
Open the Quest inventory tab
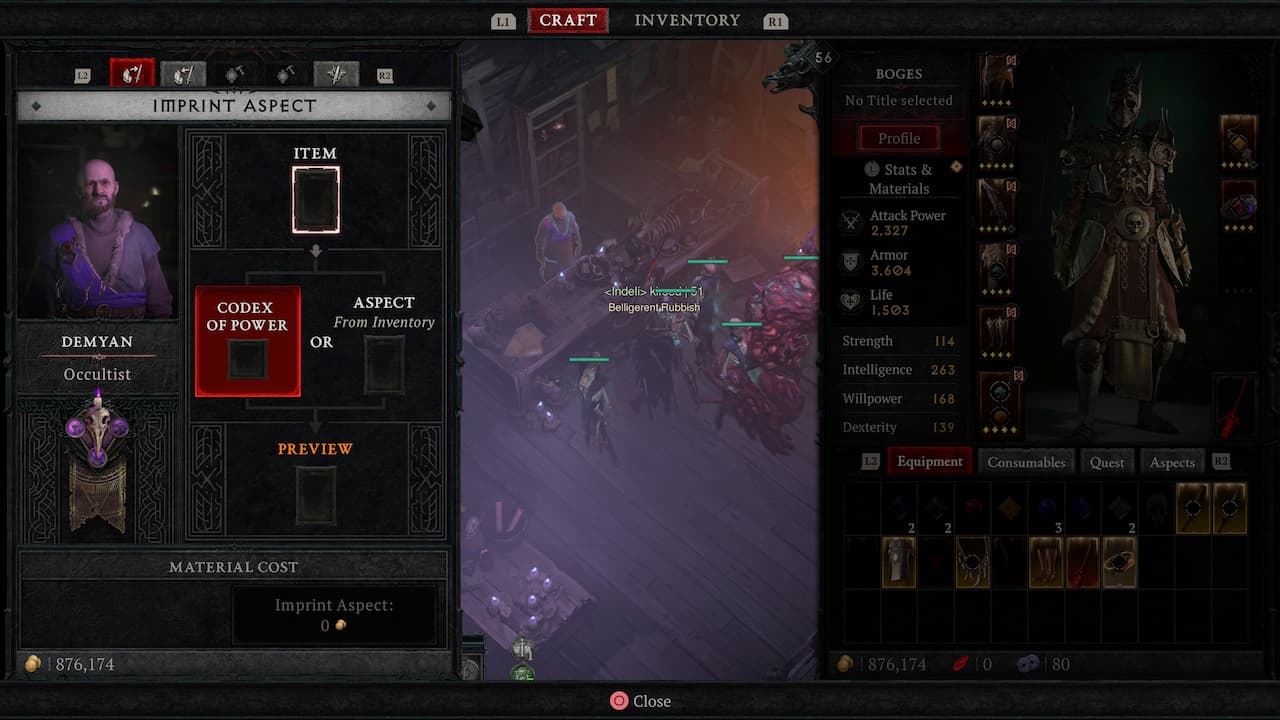coord(1107,462)
